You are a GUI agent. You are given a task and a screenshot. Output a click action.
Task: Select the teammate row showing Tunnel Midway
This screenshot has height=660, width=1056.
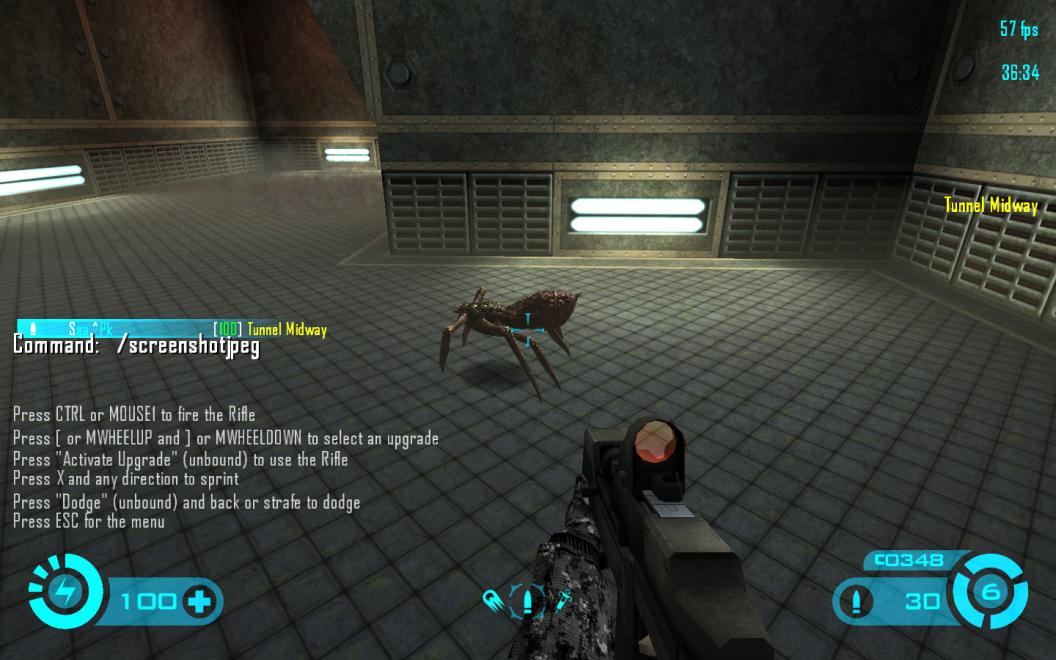171,329
